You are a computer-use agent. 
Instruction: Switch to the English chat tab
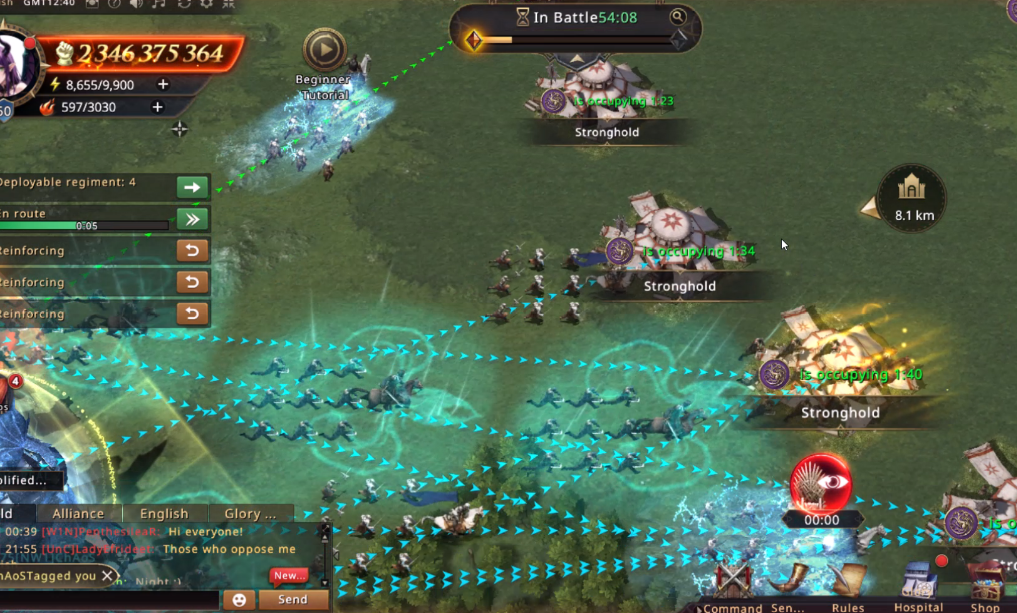click(164, 514)
